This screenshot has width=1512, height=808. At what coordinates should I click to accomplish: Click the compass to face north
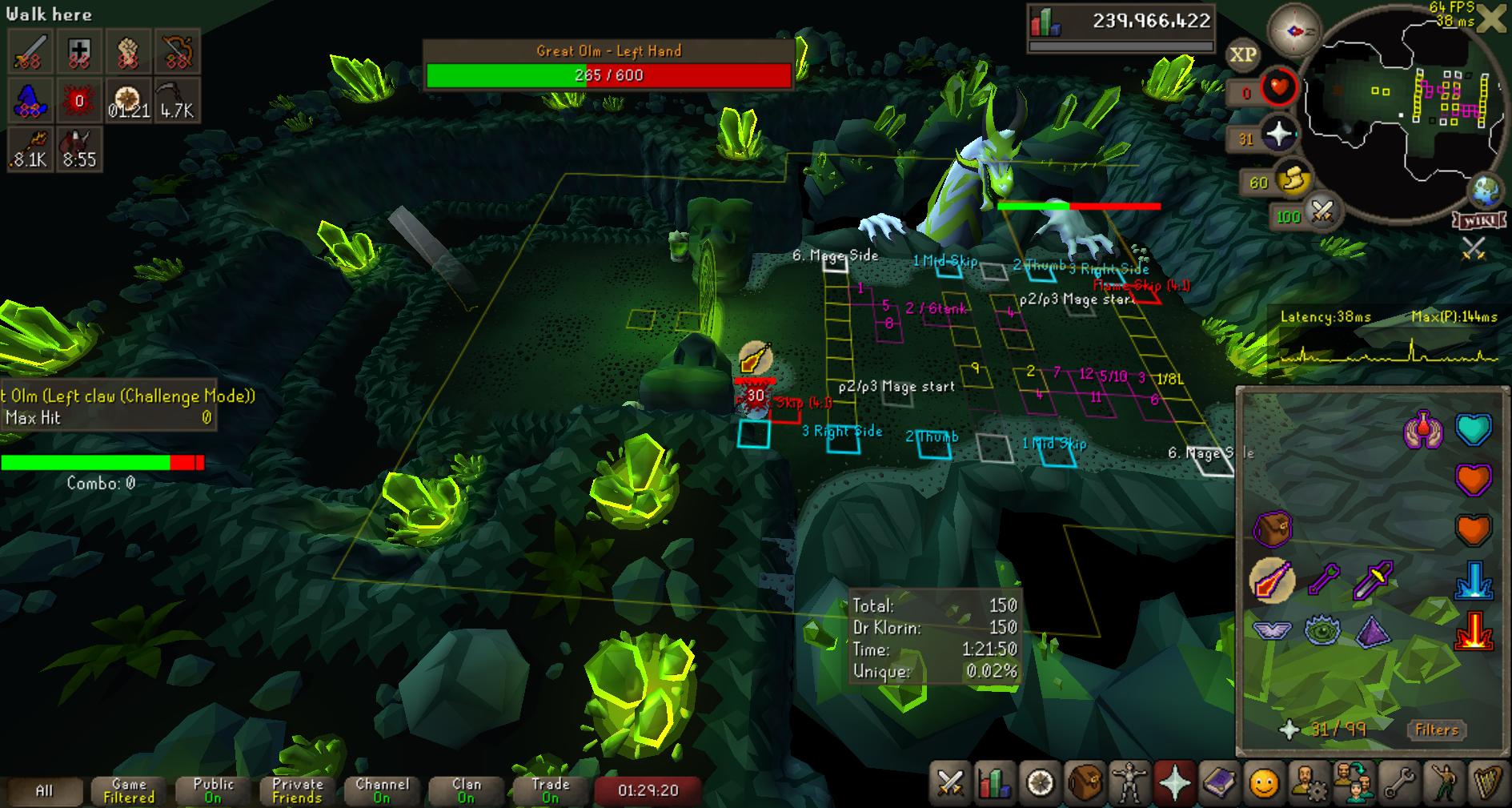[1293, 31]
